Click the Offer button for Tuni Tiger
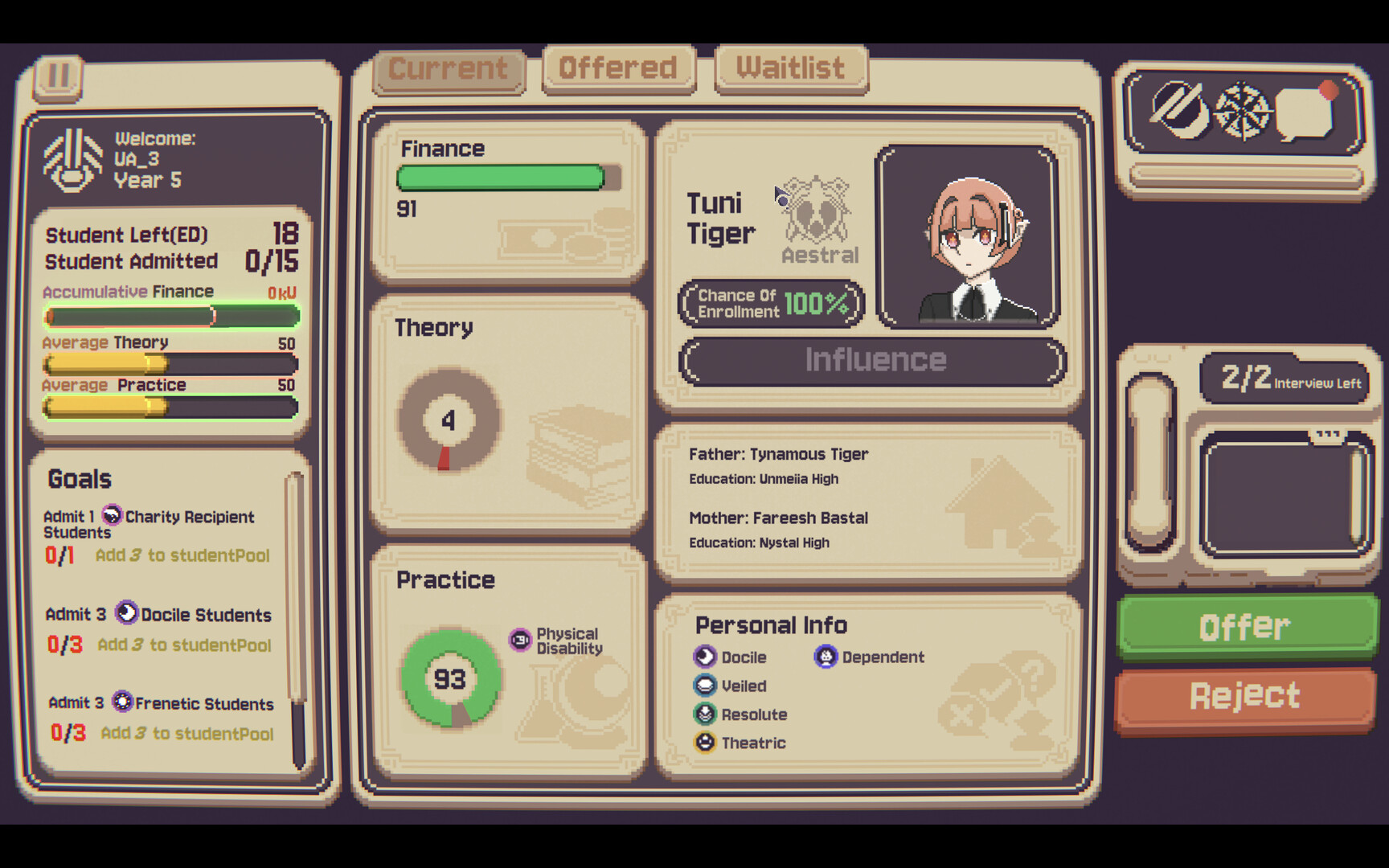This screenshot has height=868, width=1389. click(1247, 626)
